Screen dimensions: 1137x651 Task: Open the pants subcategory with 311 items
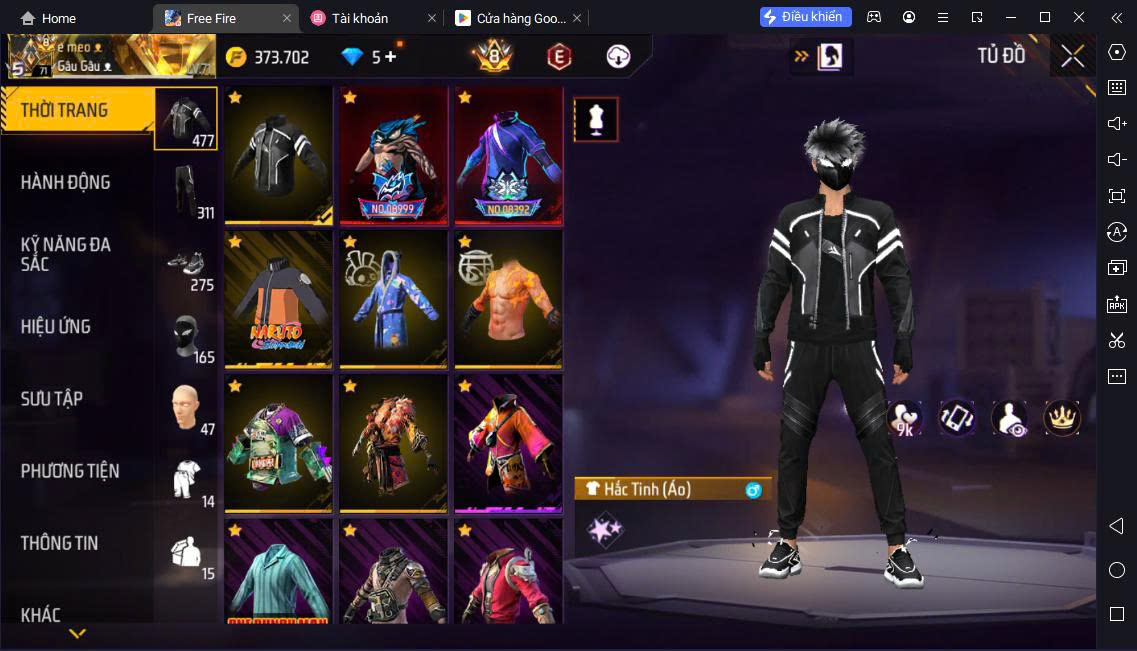[187, 190]
